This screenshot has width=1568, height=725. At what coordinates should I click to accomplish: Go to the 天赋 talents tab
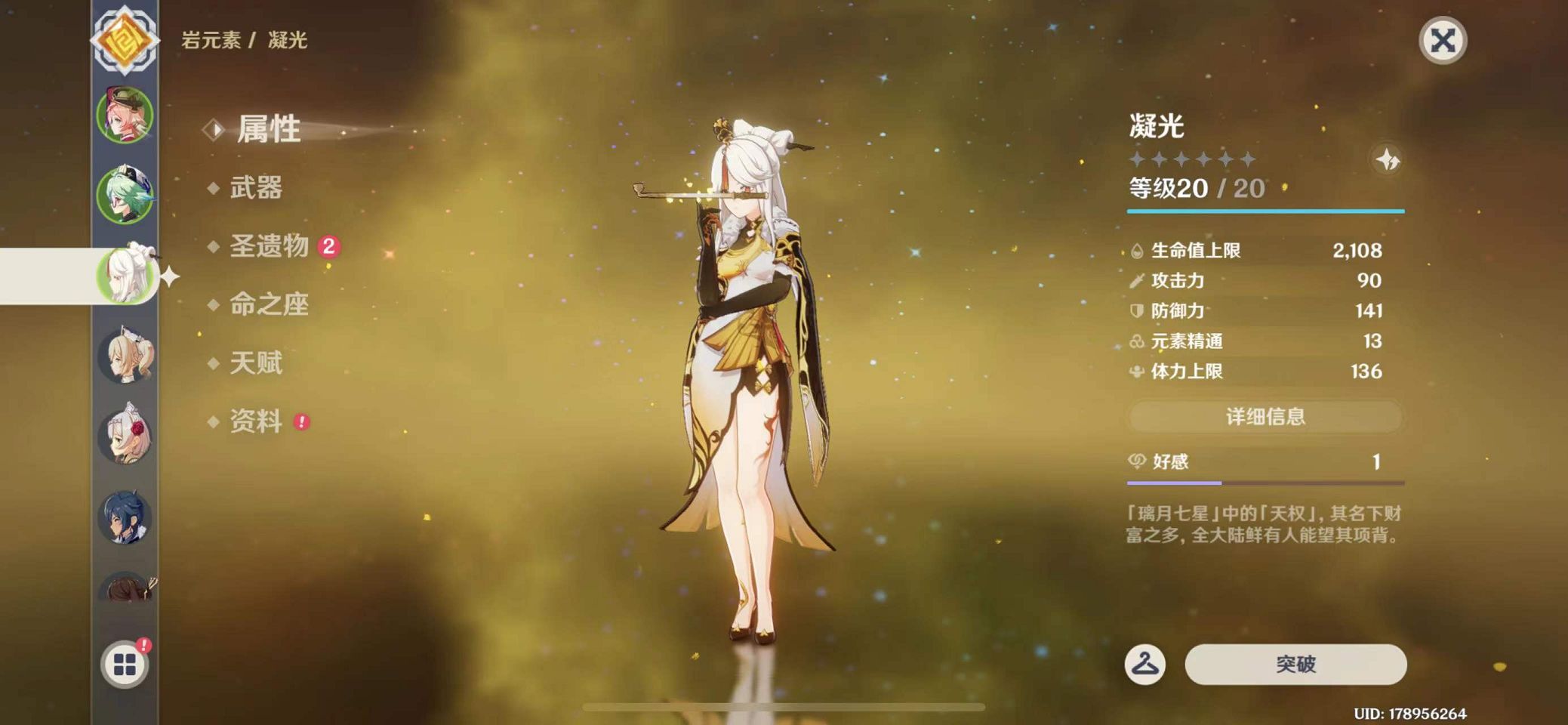(x=256, y=363)
